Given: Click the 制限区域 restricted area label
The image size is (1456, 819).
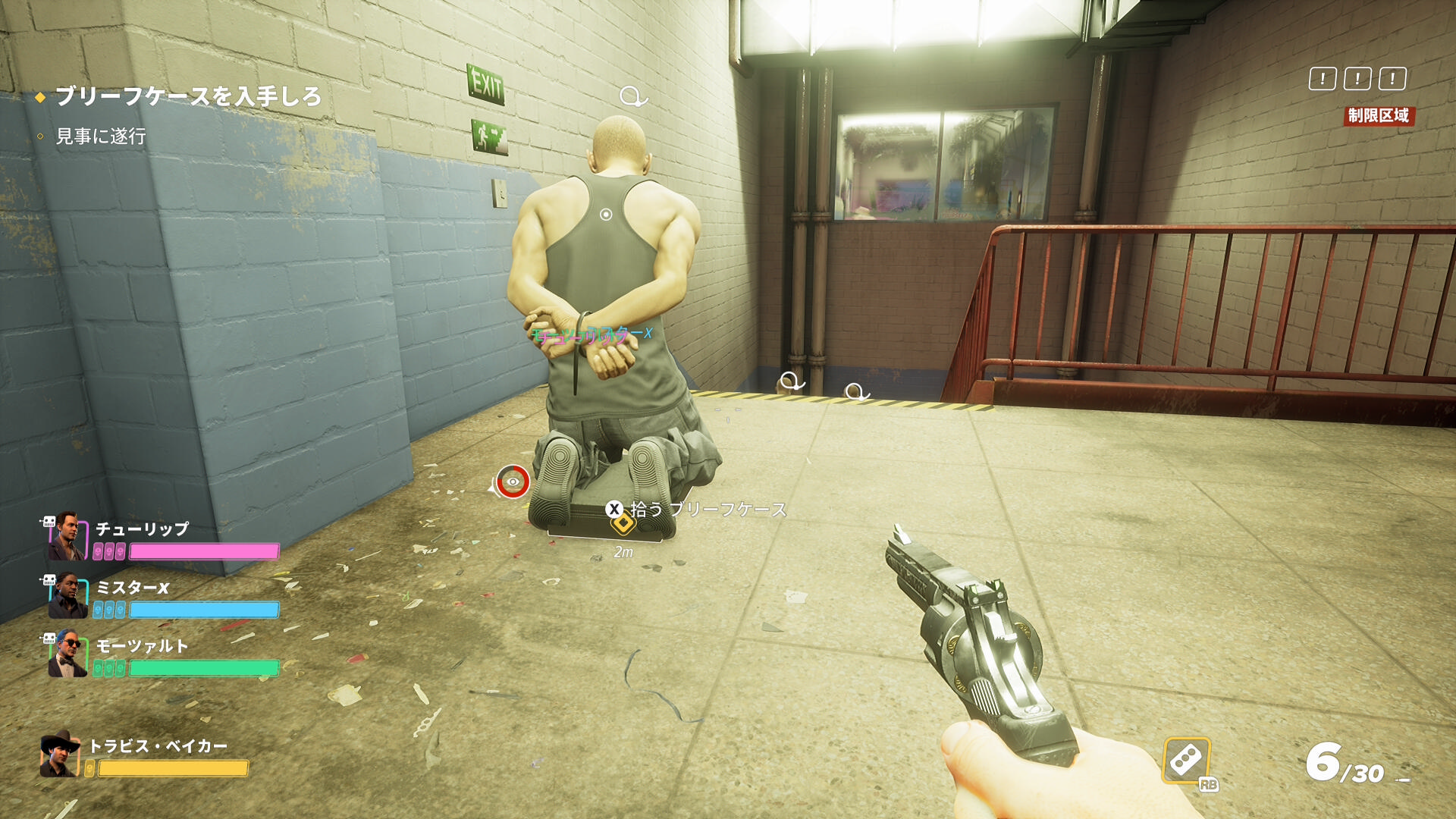Looking at the screenshot, I should (1378, 116).
